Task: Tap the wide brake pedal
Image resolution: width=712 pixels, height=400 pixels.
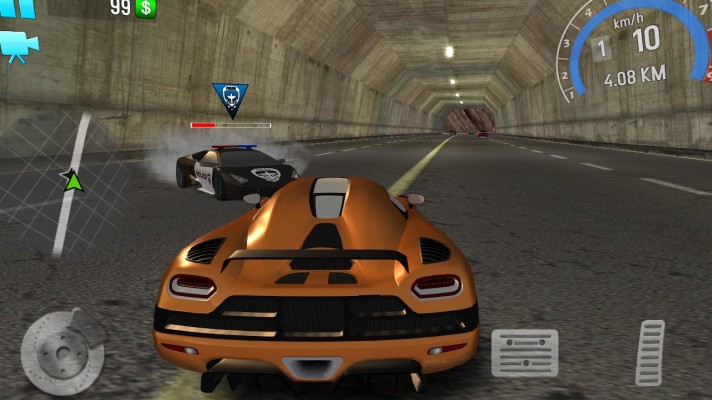Action: click(525, 353)
